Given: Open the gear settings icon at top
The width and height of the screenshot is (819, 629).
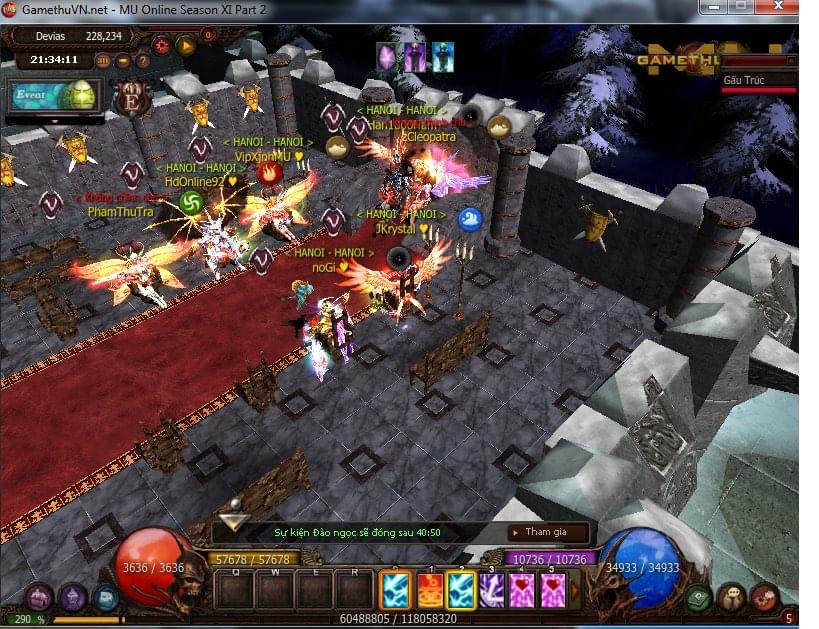Looking at the screenshot, I should [160, 45].
